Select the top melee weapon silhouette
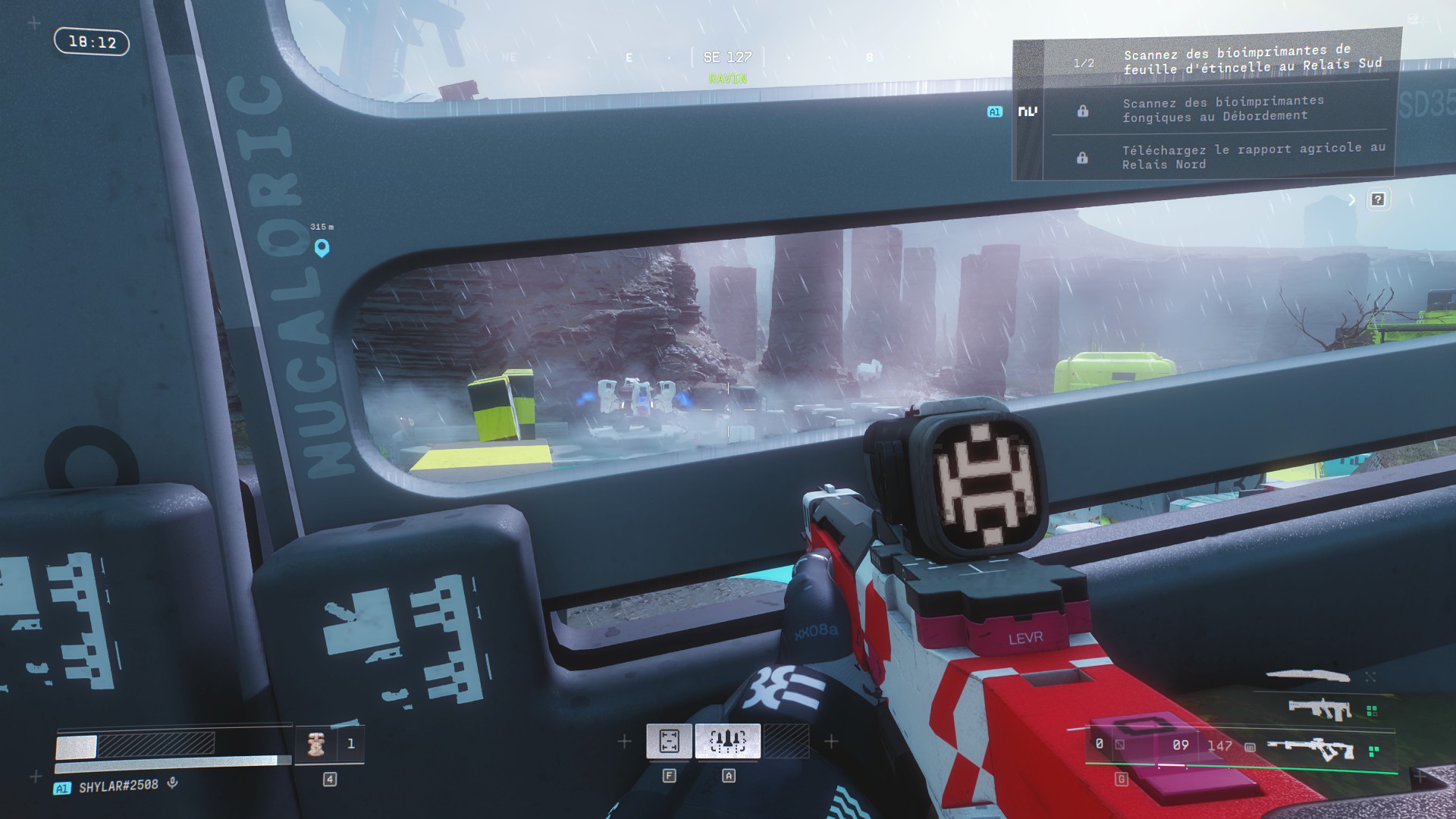The width and height of the screenshot is (1456, 819). pyautogui.click(x=1308, y=675)
